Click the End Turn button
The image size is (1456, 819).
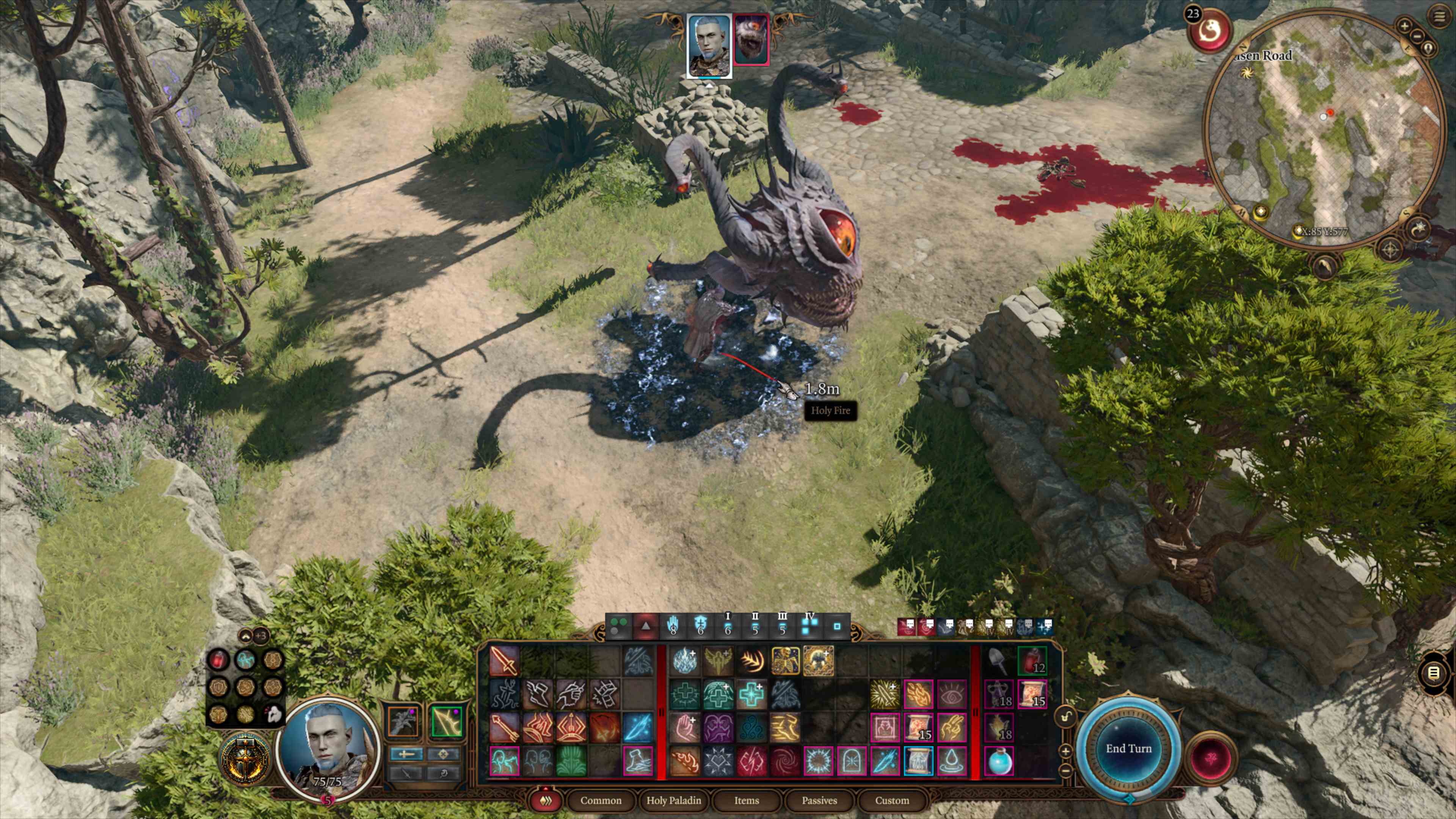tap(1128, 748)
